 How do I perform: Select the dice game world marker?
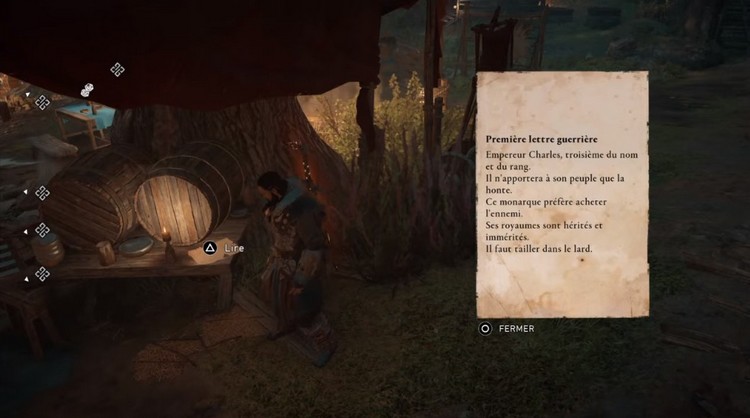tap(87, 90)
